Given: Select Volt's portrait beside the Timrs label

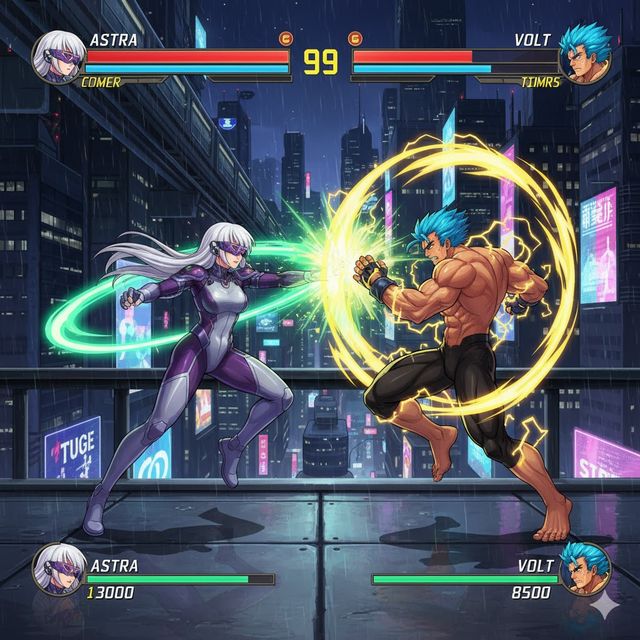Looking at the screenshot, I should coord(584,56).
